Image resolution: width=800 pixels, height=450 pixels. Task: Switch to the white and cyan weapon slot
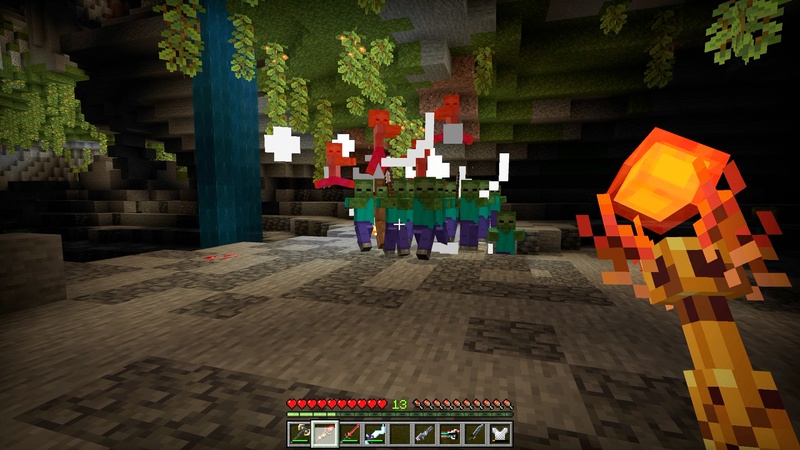click(x=375, y=433)
